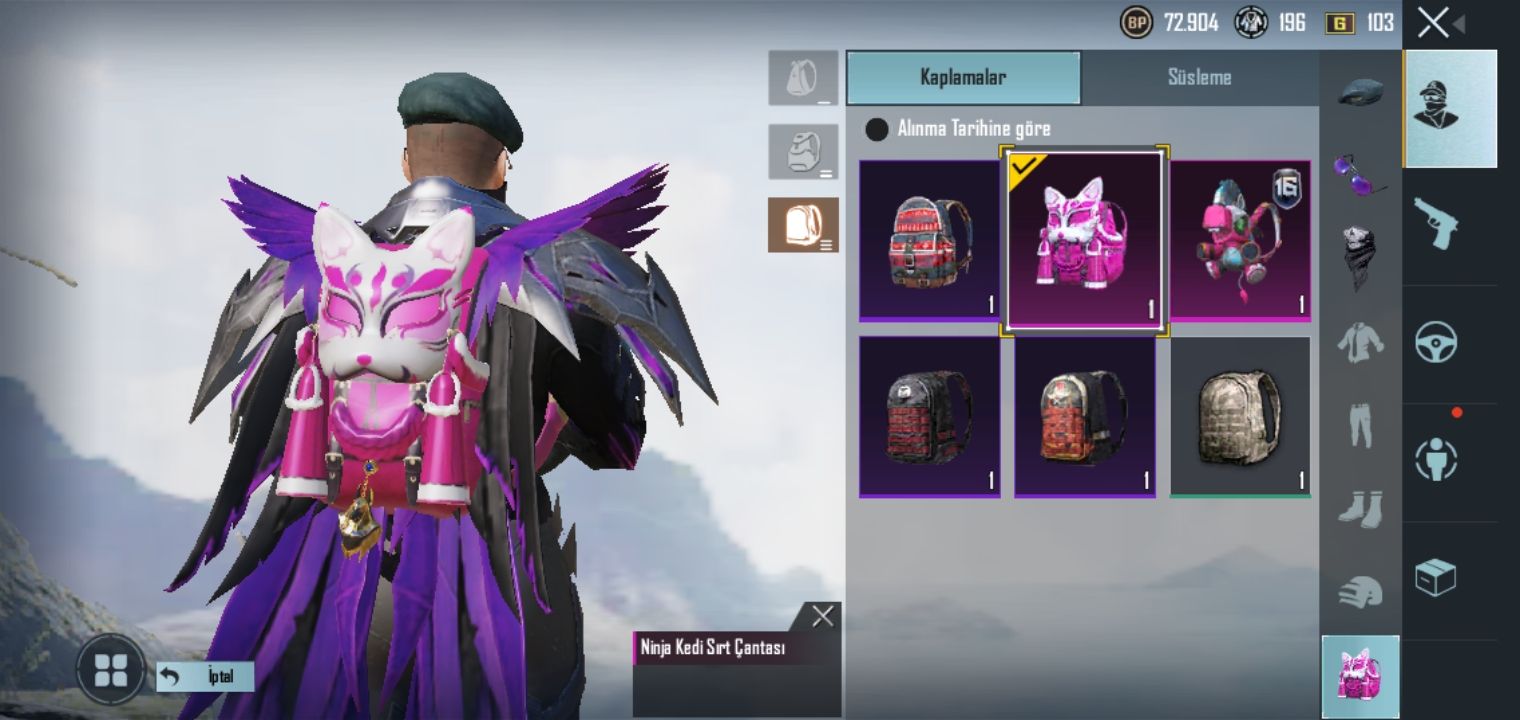
Task: Select the plain camouflage backpack skin
Action: click(1240, 416)
